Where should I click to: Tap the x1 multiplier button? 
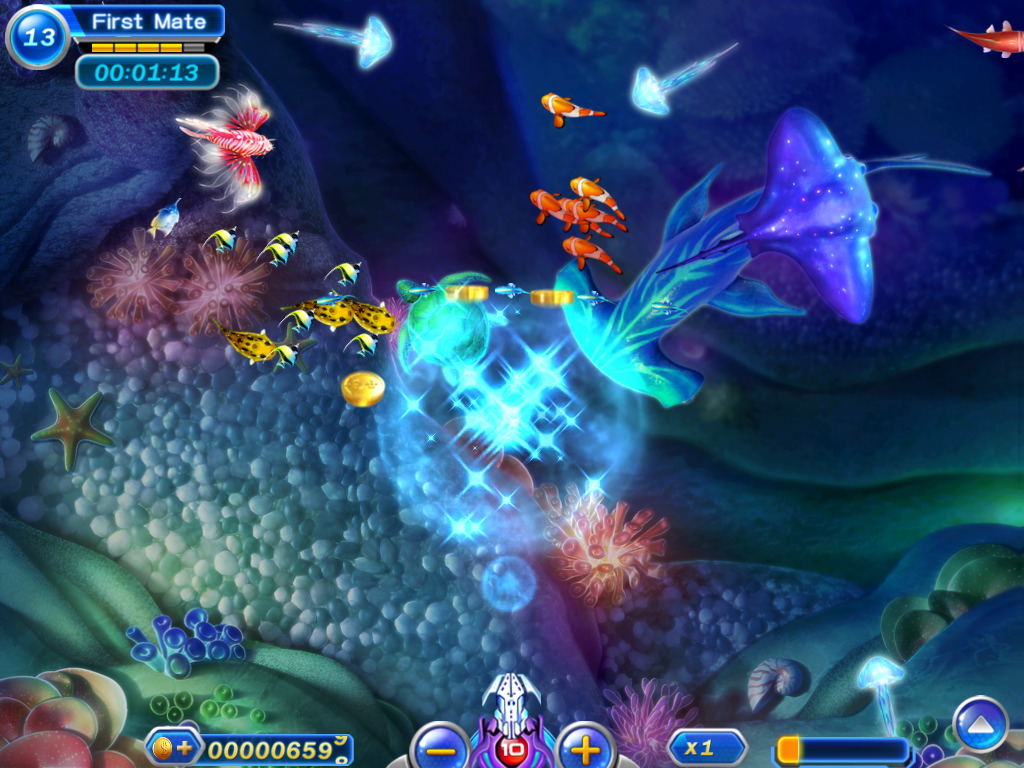tap(706, 748)
